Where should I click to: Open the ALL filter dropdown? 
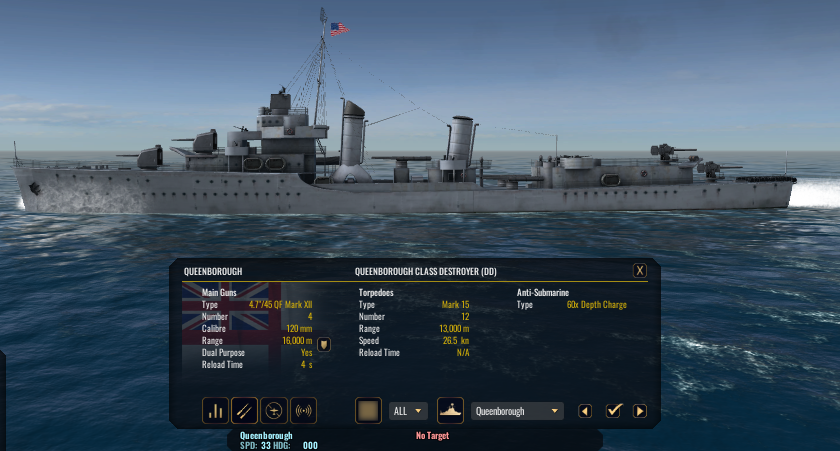click(408, 411)
